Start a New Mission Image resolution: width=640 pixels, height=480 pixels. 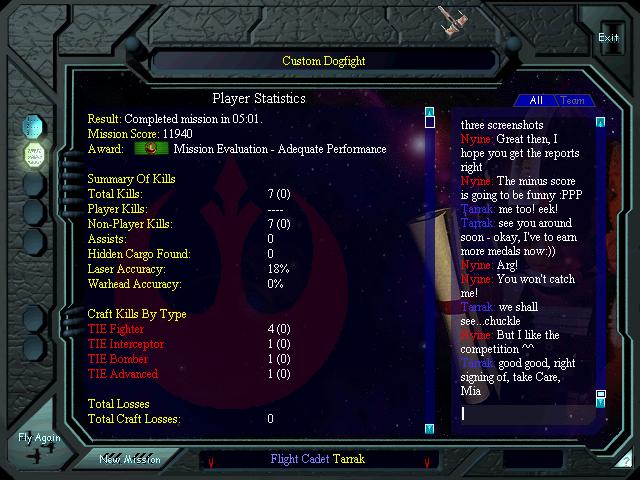click(130, 459)
